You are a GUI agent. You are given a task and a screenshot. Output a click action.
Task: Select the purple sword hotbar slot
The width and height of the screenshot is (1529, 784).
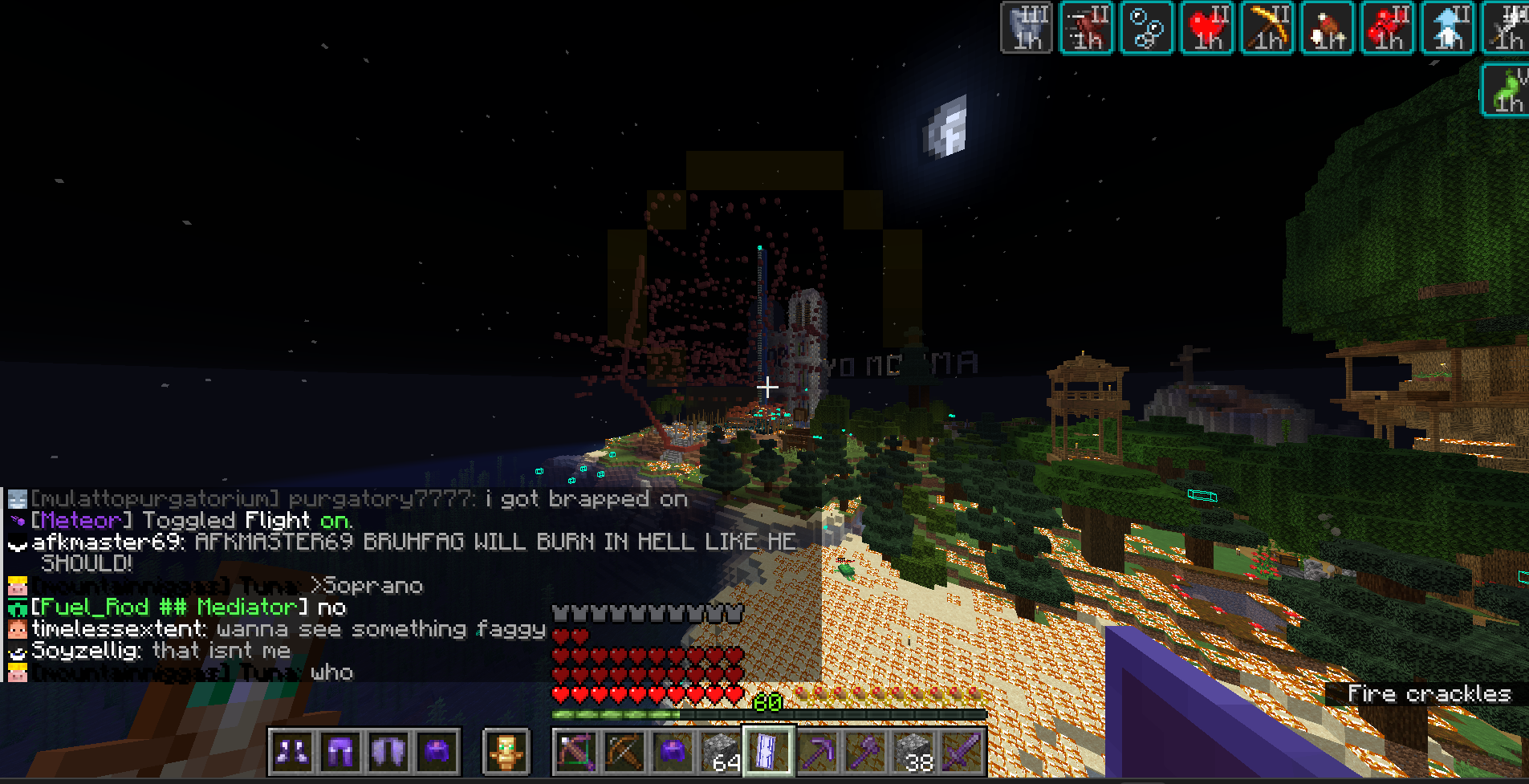(962, 752)
